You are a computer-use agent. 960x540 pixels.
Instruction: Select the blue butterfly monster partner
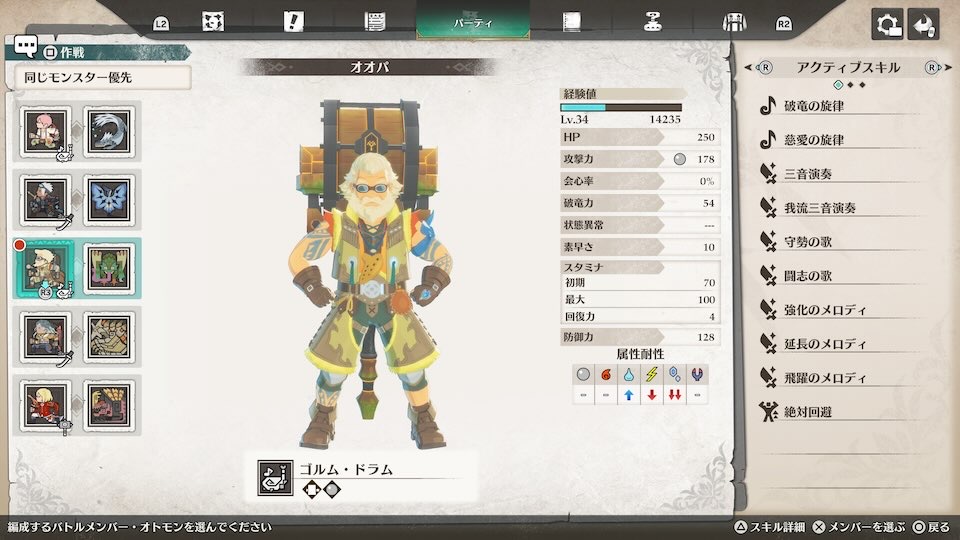coord(108,199)
